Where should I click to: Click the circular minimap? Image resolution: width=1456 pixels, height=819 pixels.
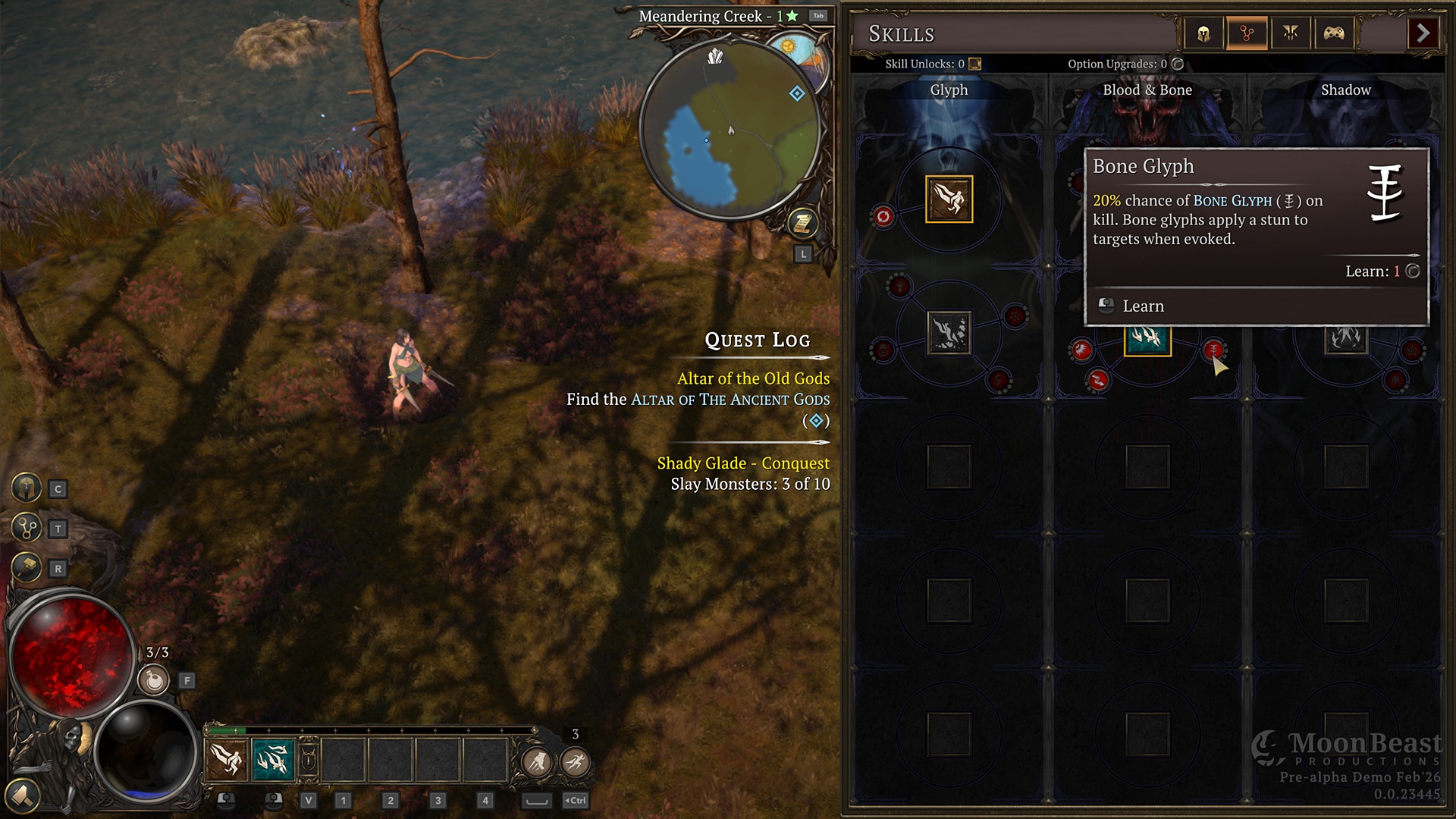coord(730,130)
